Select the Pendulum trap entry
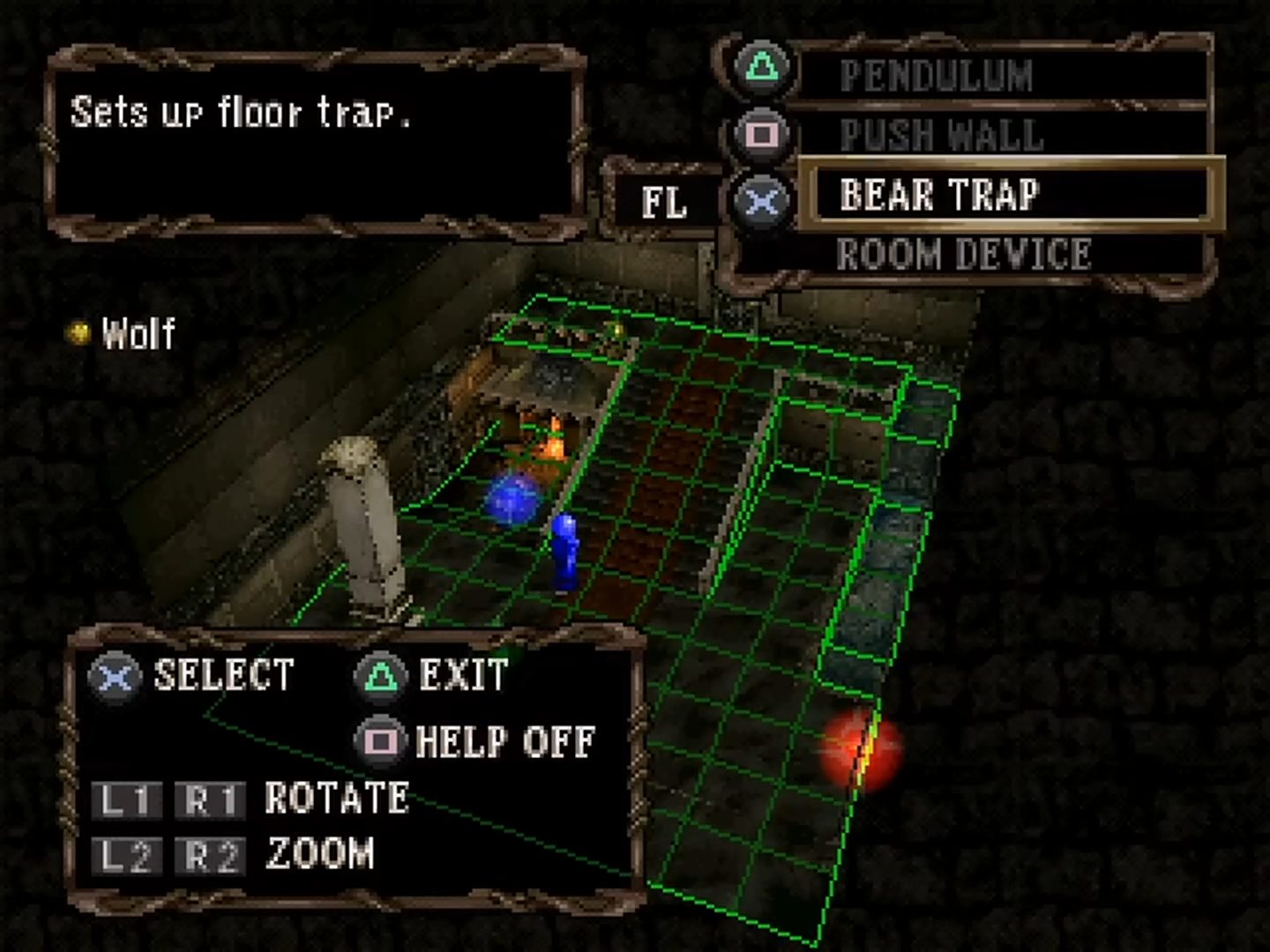Image resolution: width=1270 pixels, height=952 pixels. point(937,76)
